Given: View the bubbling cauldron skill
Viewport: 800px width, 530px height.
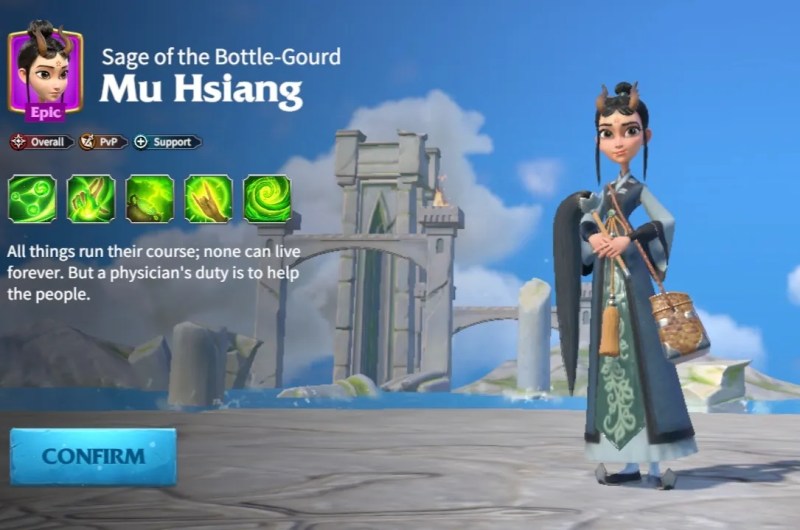Looking at the screenshot, I should [x=150, y=198].
